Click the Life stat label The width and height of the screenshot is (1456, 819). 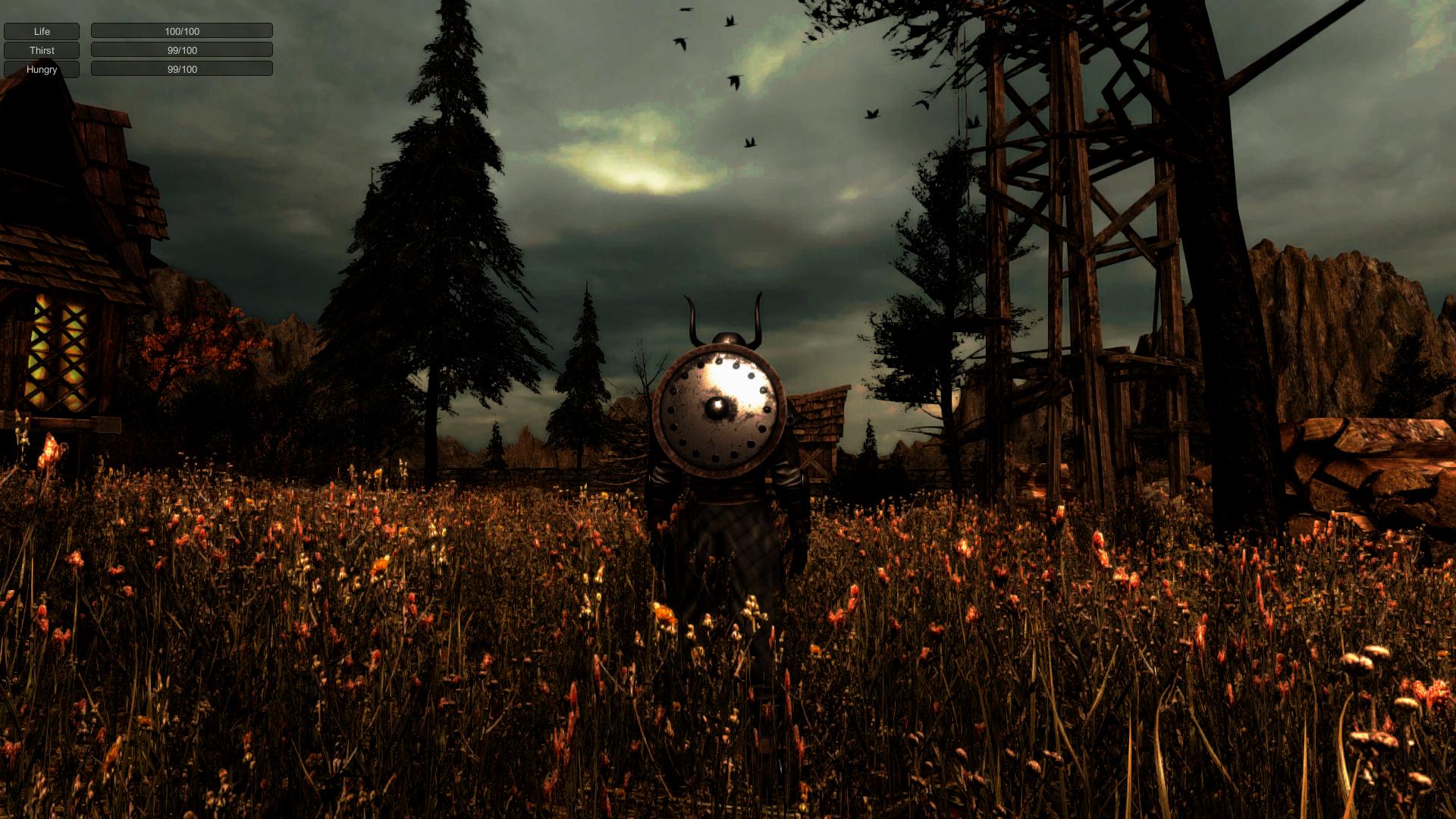42,31
